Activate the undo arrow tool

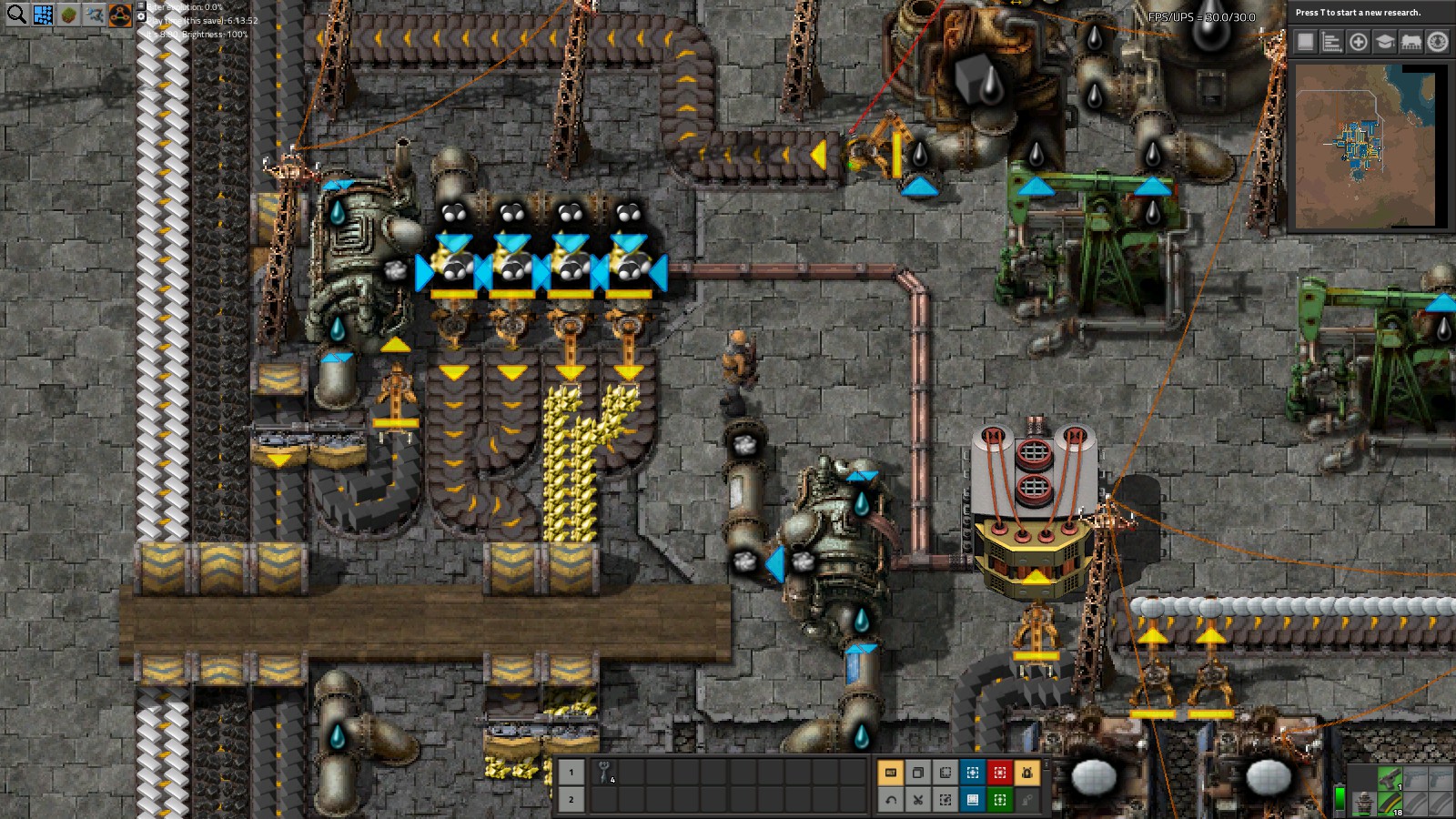click(890, 800)
